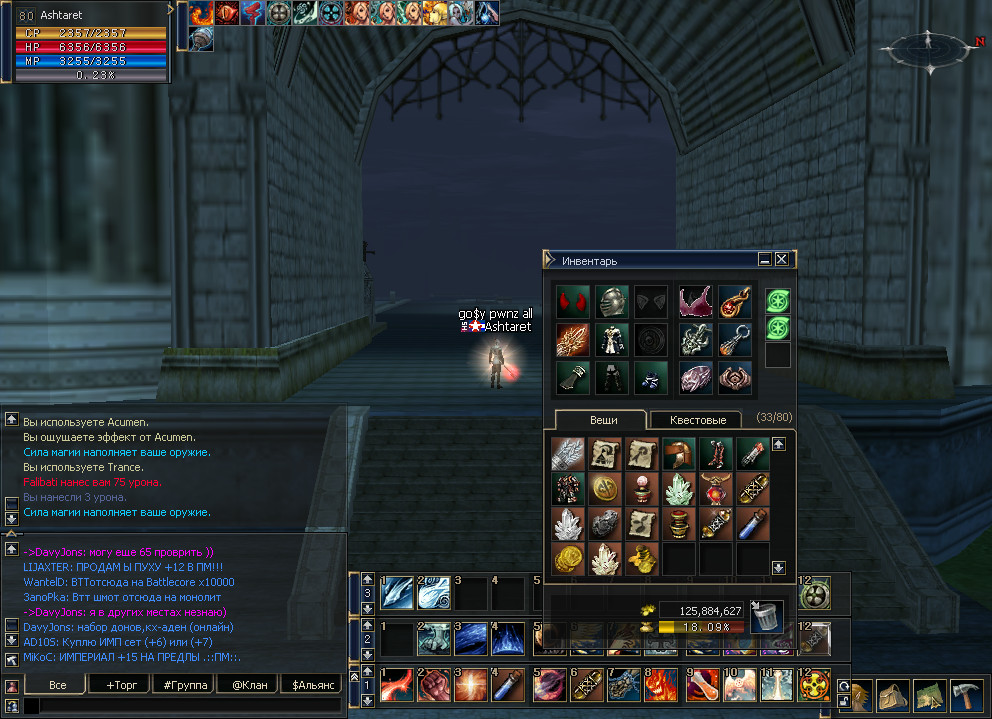Click the hammer icon in the bottom-right menu

tap(968, 695)
